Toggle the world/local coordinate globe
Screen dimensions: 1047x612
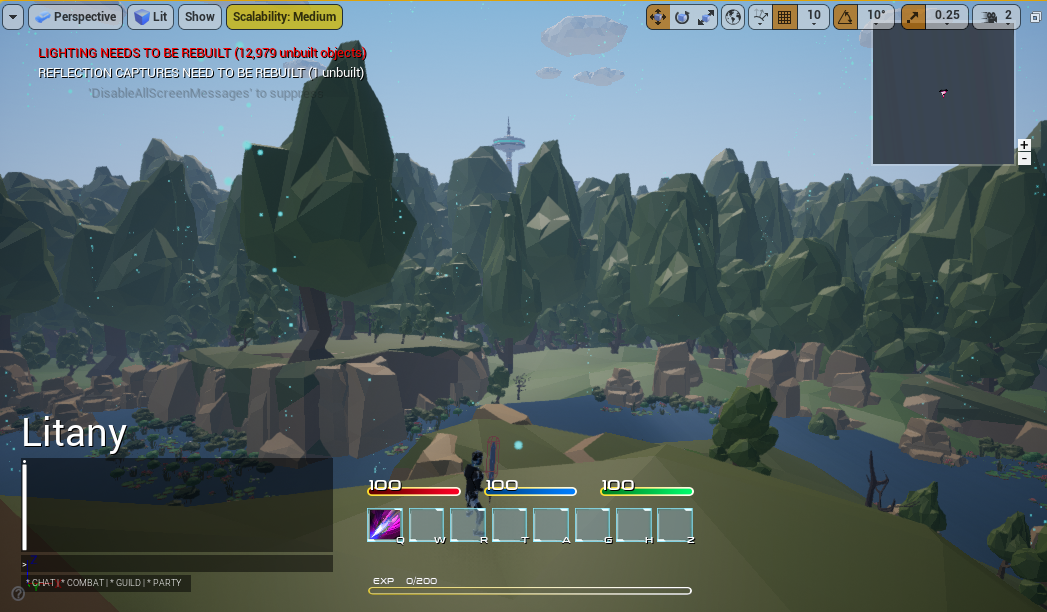coord(734,17)
